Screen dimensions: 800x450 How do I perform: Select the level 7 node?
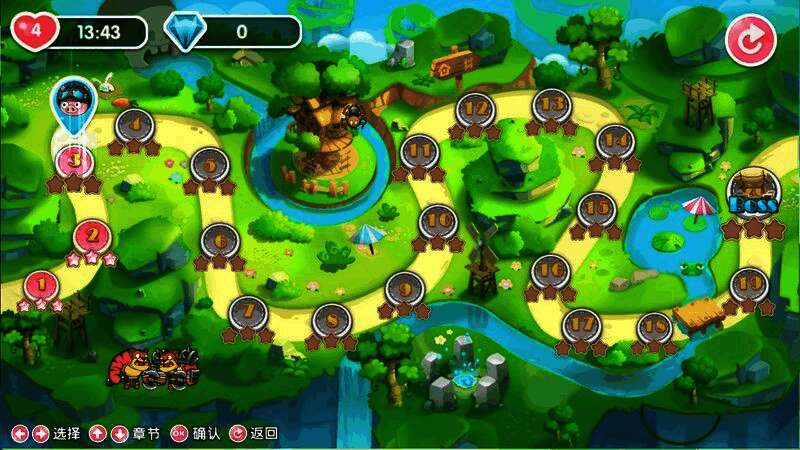point(248,312)
